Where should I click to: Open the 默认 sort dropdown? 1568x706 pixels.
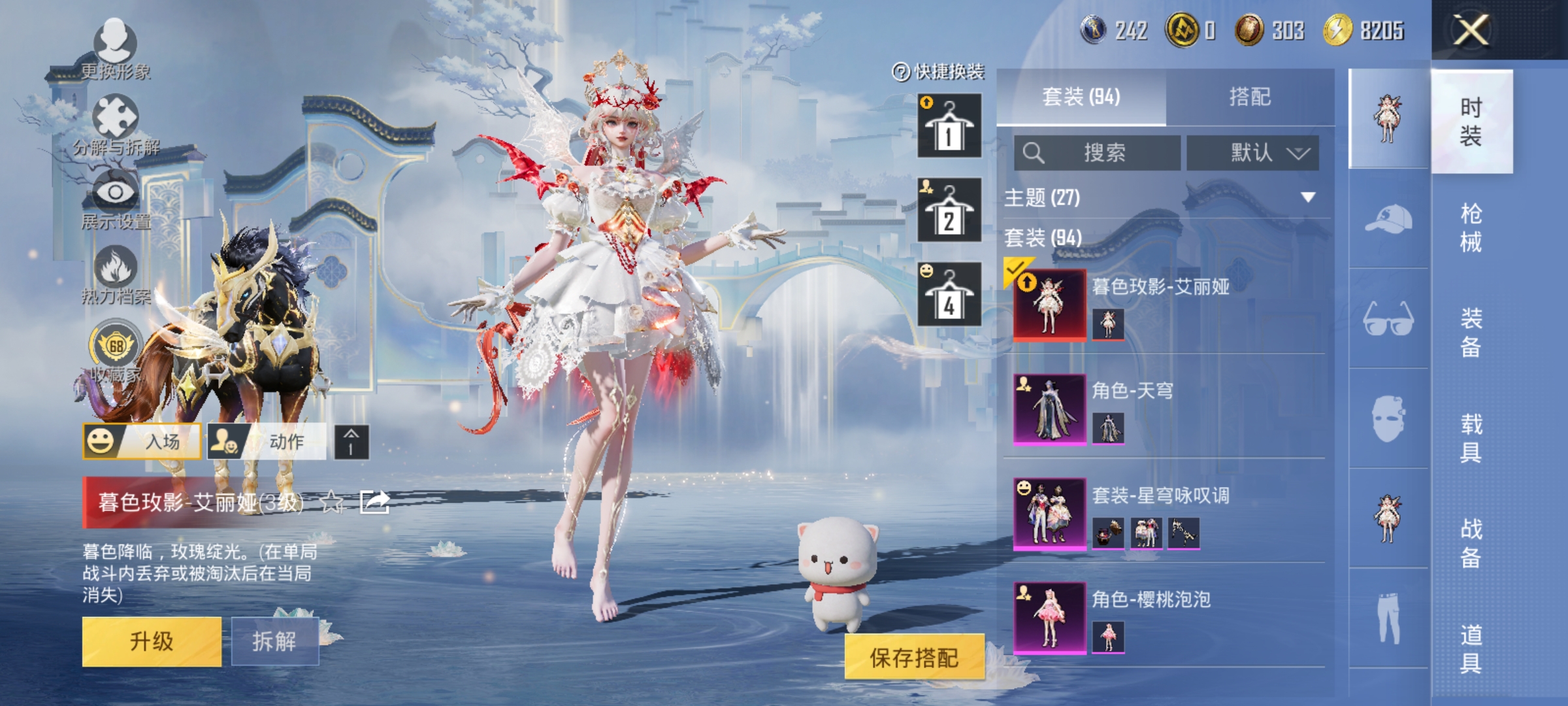[1258, 152]
